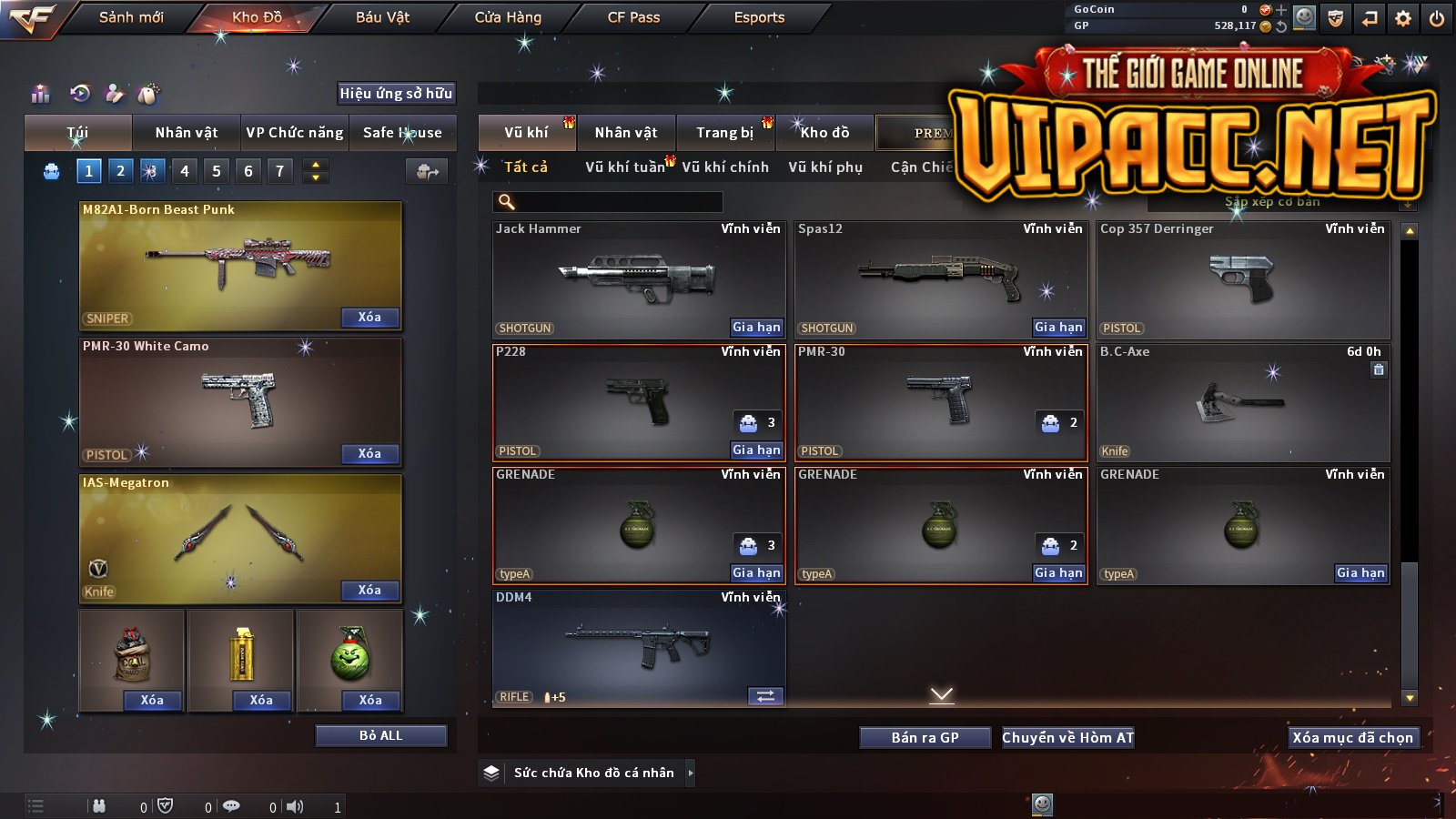The height and width of the screenshot is (819, 1456).
Task: Open settings with the gear icon
Action: tap(1403, 18)
